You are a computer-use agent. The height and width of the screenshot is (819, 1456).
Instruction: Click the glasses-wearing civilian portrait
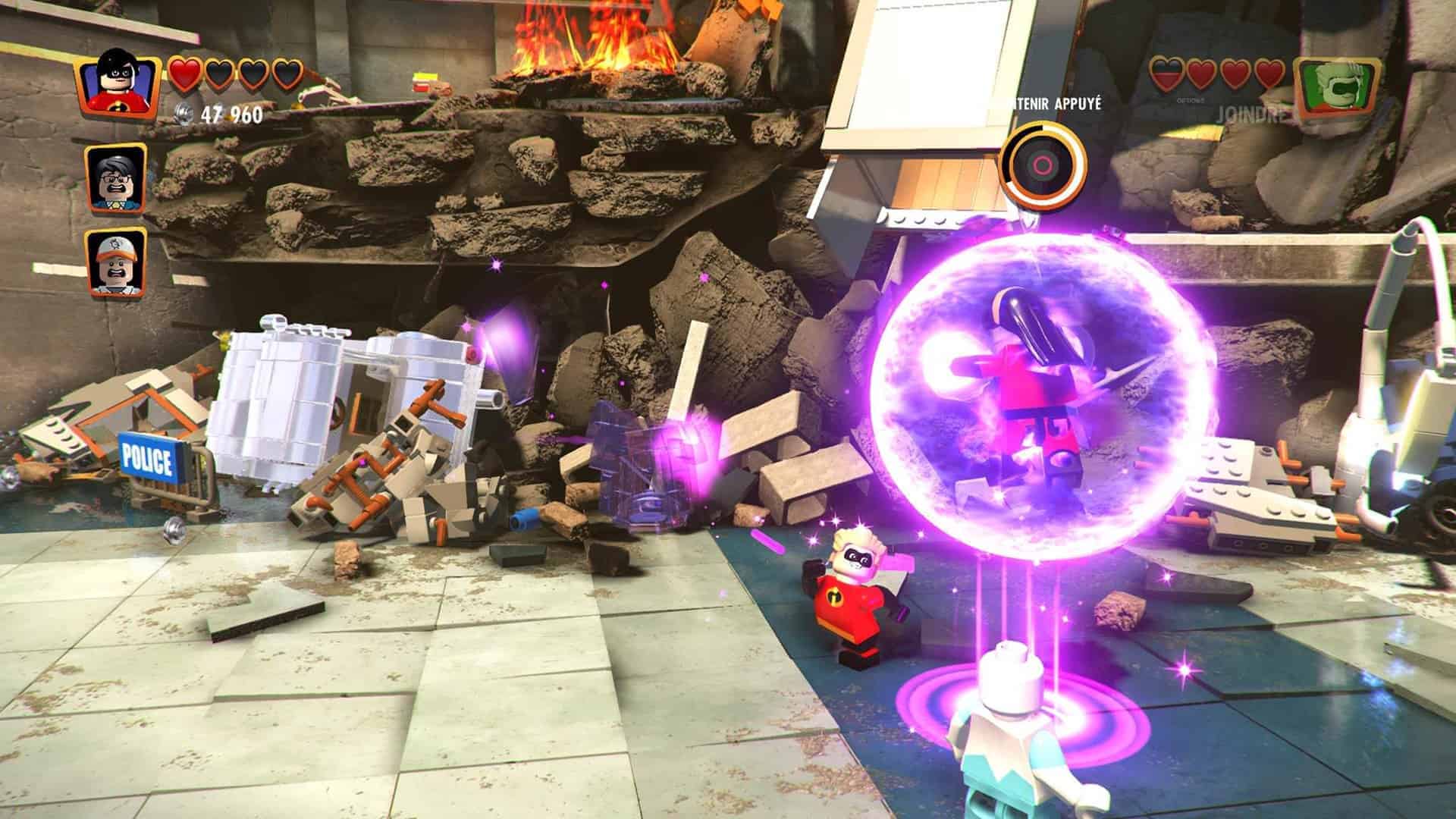[x=116, y=179]
